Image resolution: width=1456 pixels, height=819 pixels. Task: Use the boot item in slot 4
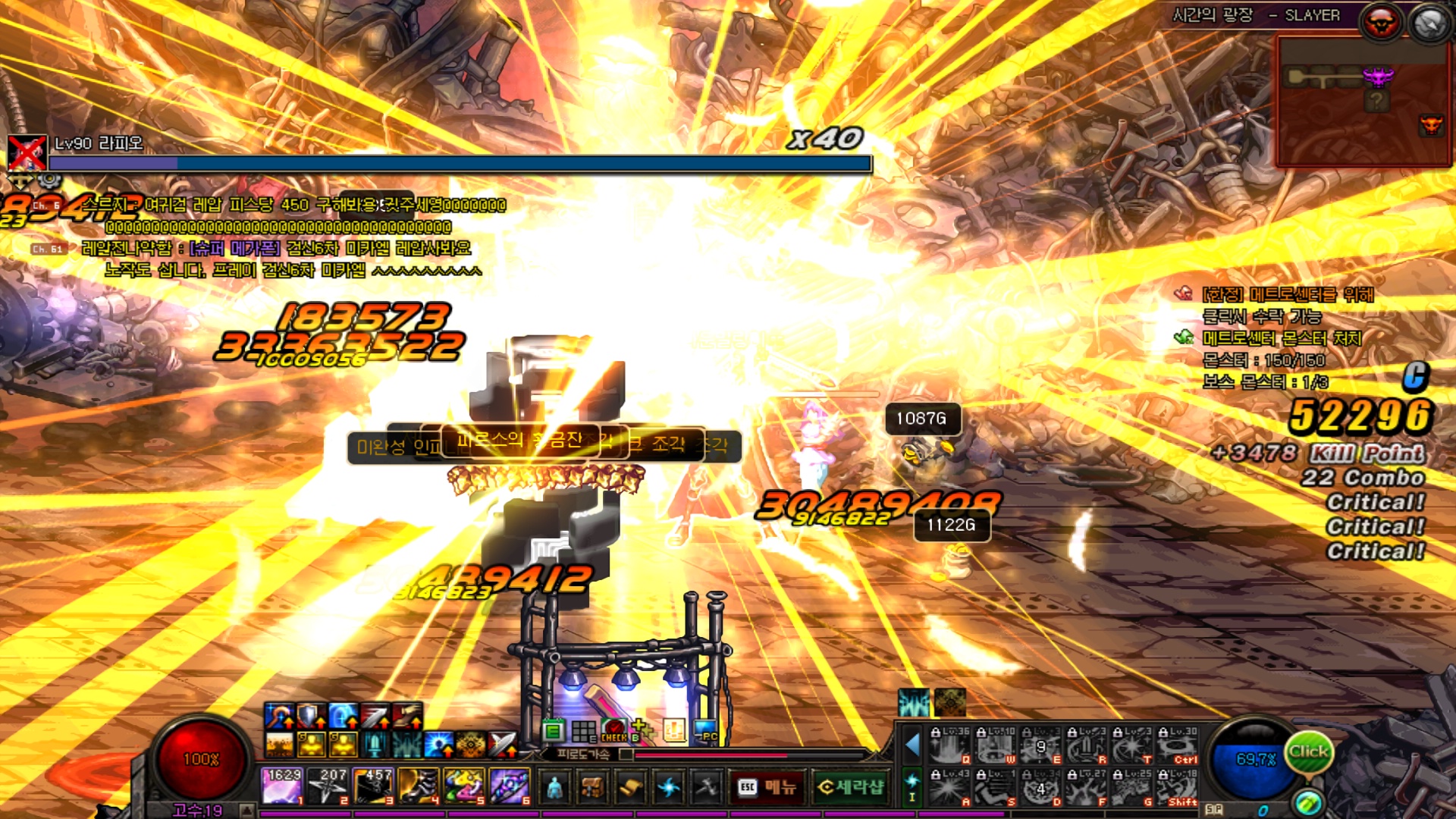click(x=418, y=786)
